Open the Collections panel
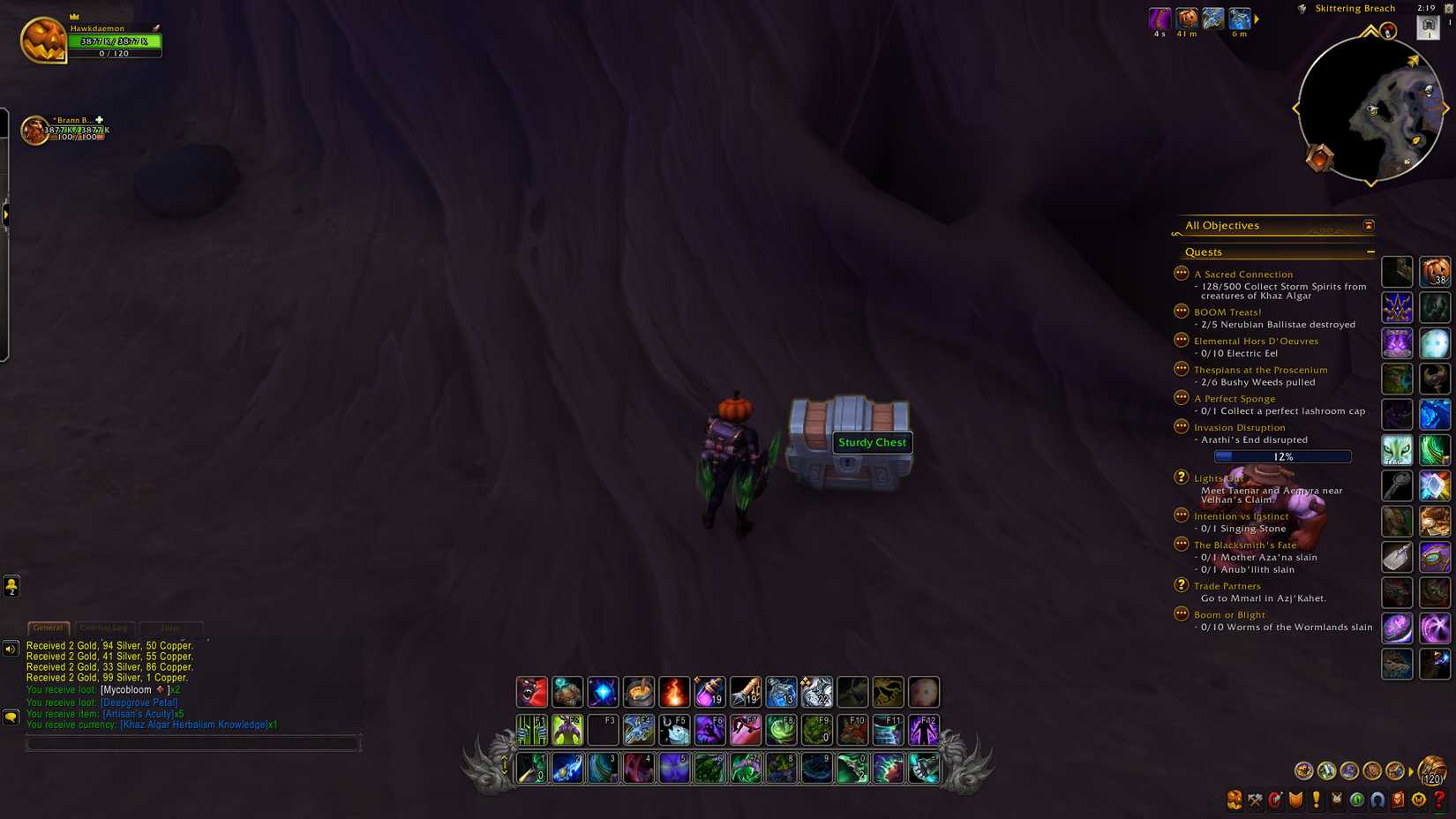Viewport: 1456px width, 819px height. 1377,800
